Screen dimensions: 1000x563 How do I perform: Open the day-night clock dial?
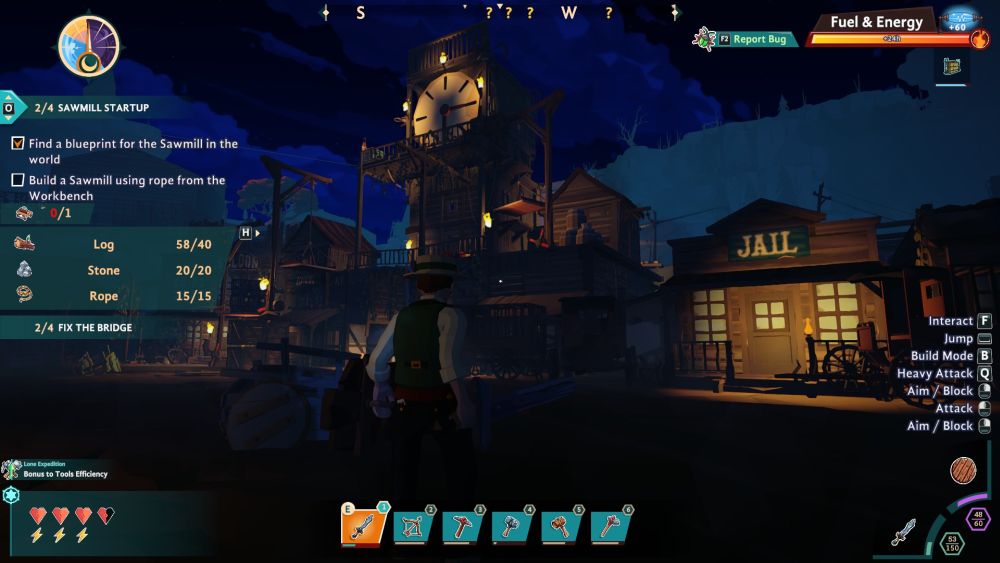[x=89, y=46]
